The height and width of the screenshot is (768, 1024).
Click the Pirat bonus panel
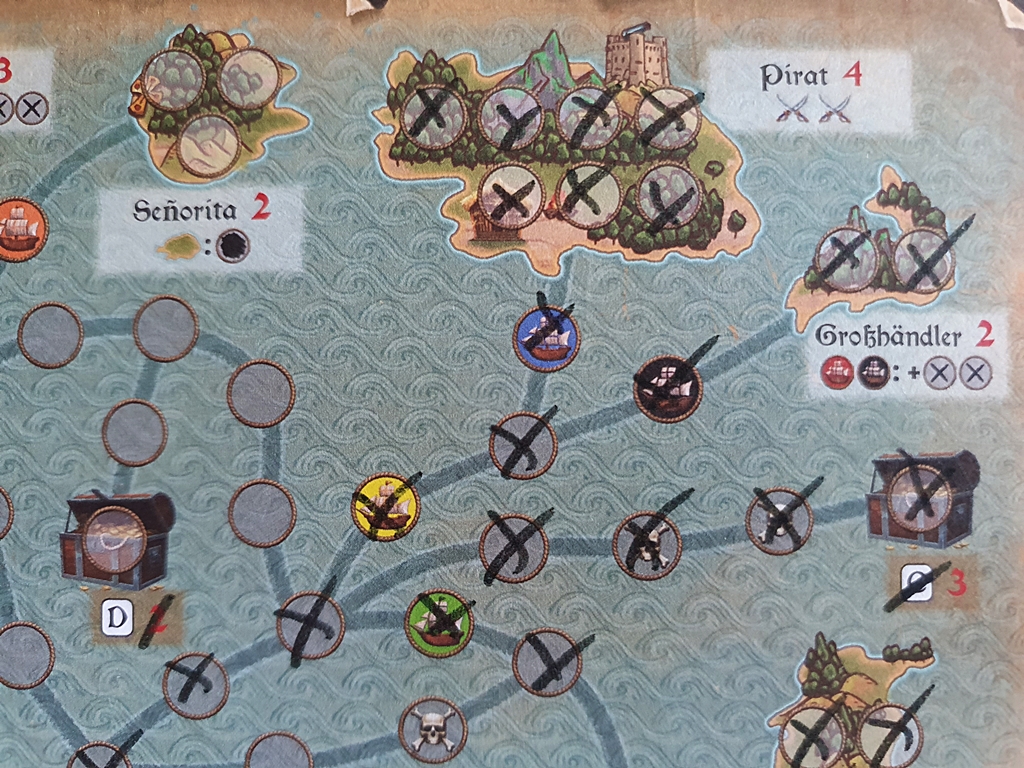[x=810, y=90]
